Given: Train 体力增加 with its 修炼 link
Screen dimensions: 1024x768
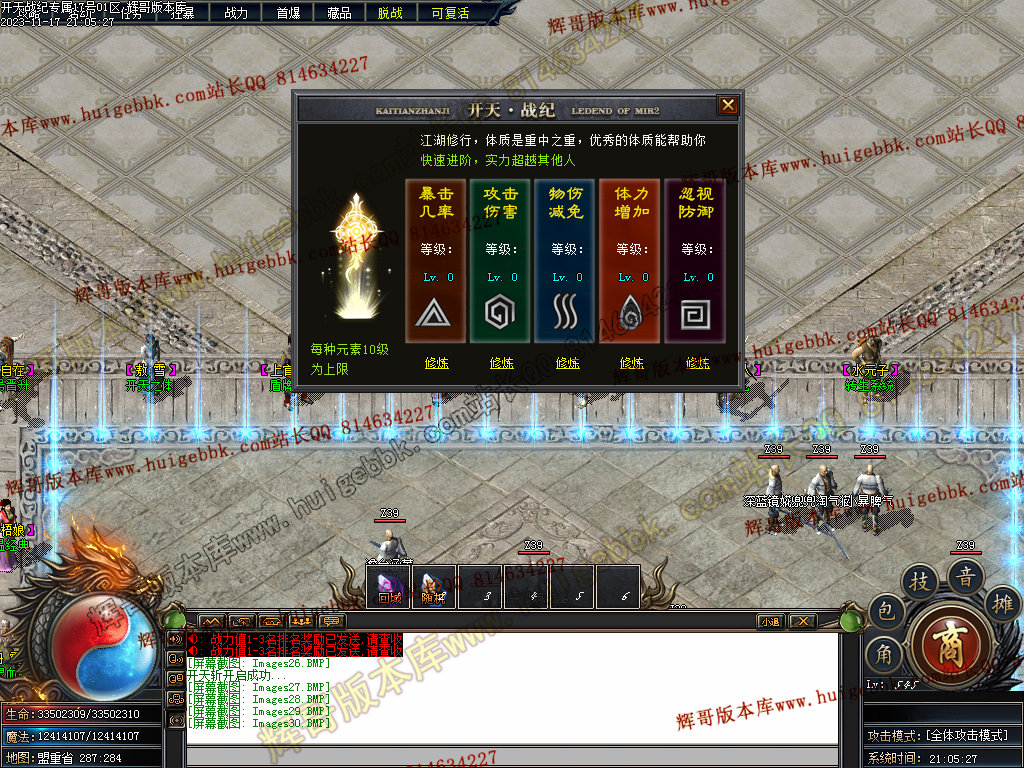Looking at the screenshot, I should point(632,363).
